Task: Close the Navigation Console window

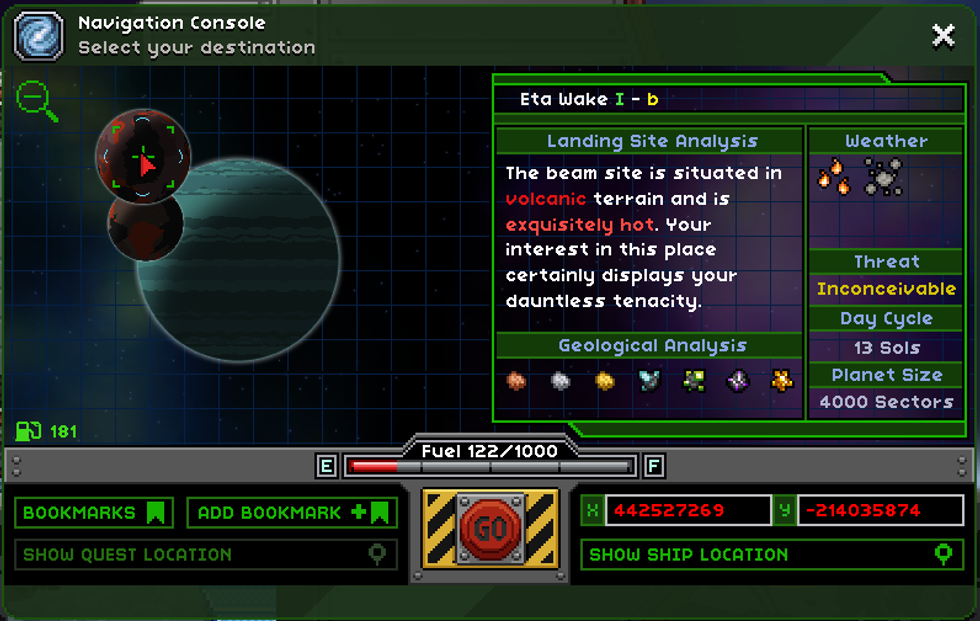Action: pyautogui.click(x=943, y=37)
